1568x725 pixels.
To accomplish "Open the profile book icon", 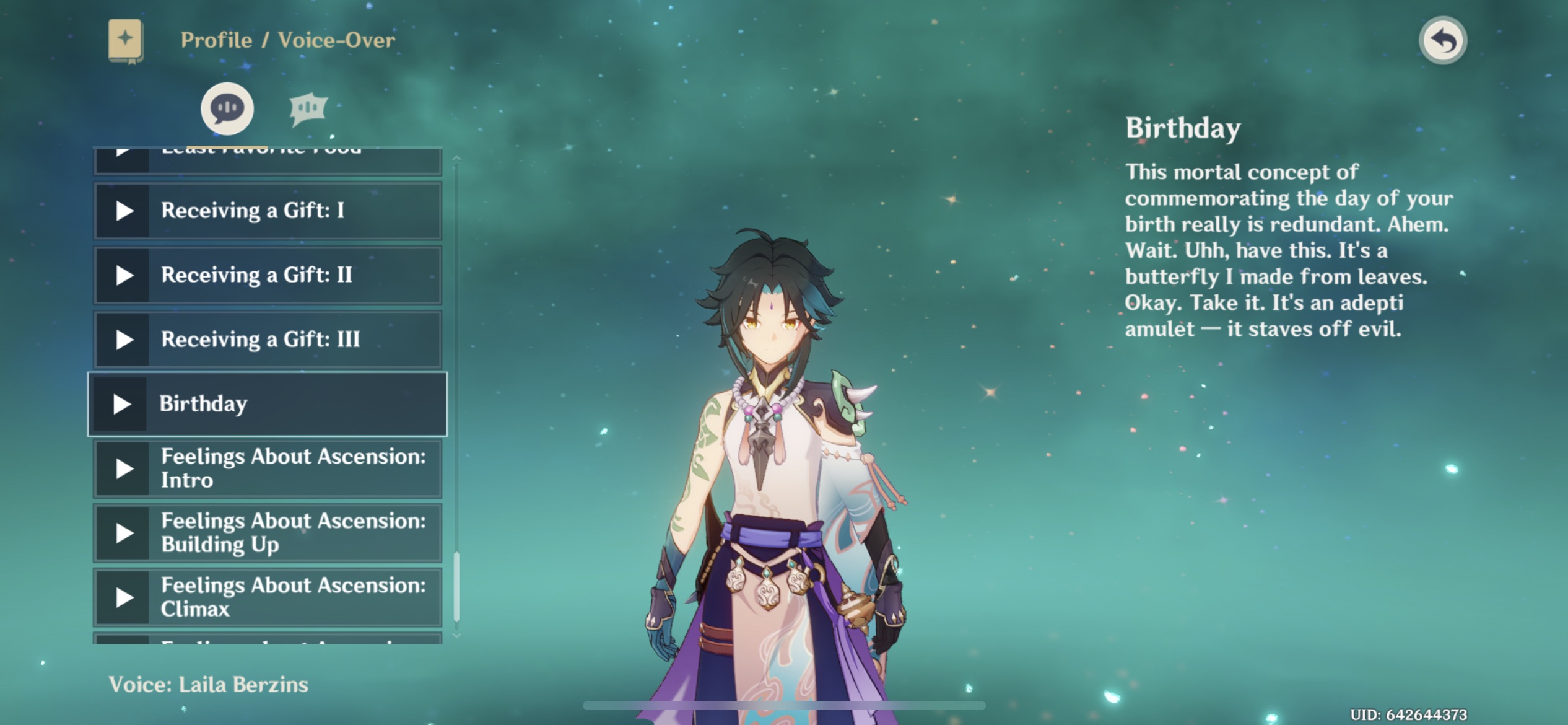I will (126, 41).
